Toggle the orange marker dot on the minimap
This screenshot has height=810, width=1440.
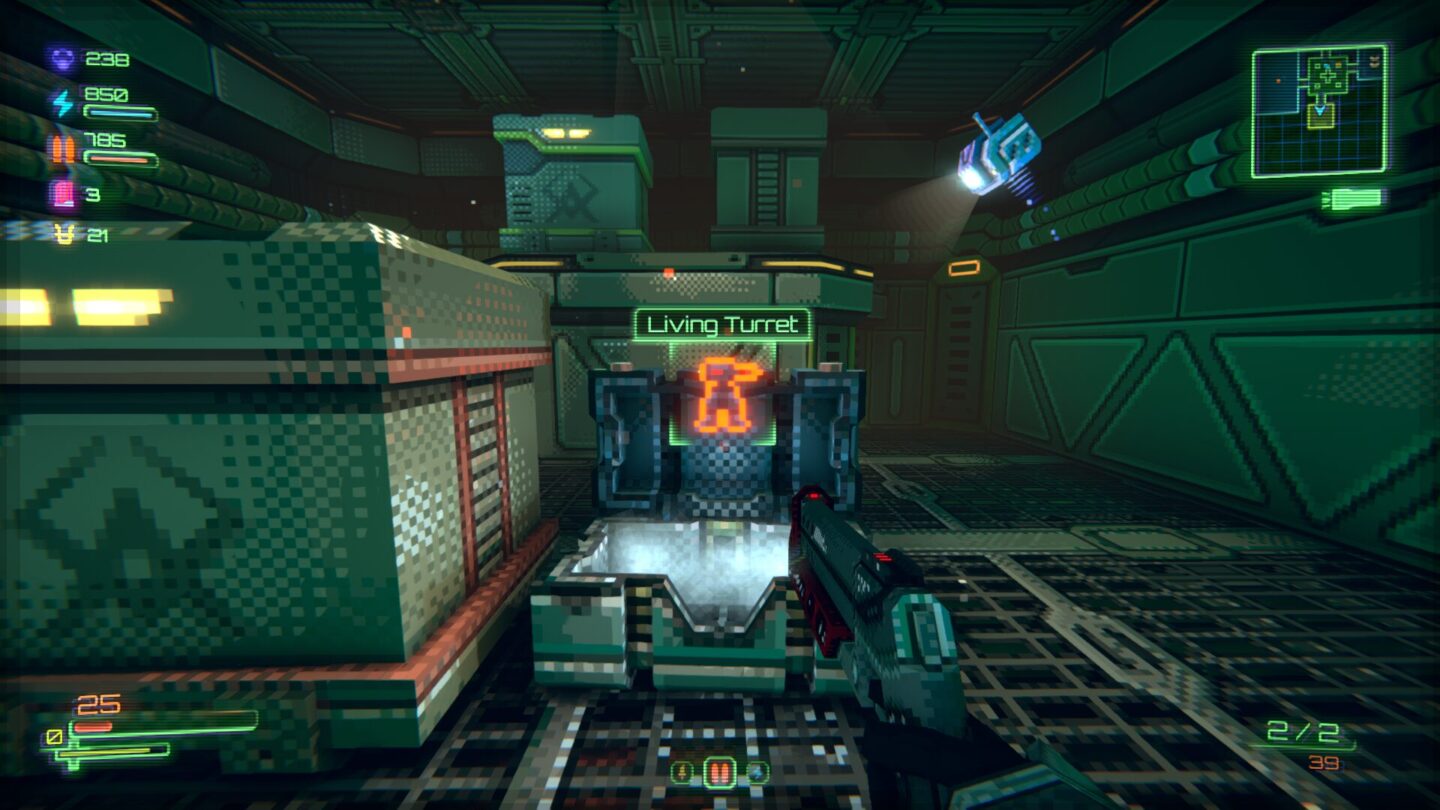pyautogui.click(x=1279, y=80)
